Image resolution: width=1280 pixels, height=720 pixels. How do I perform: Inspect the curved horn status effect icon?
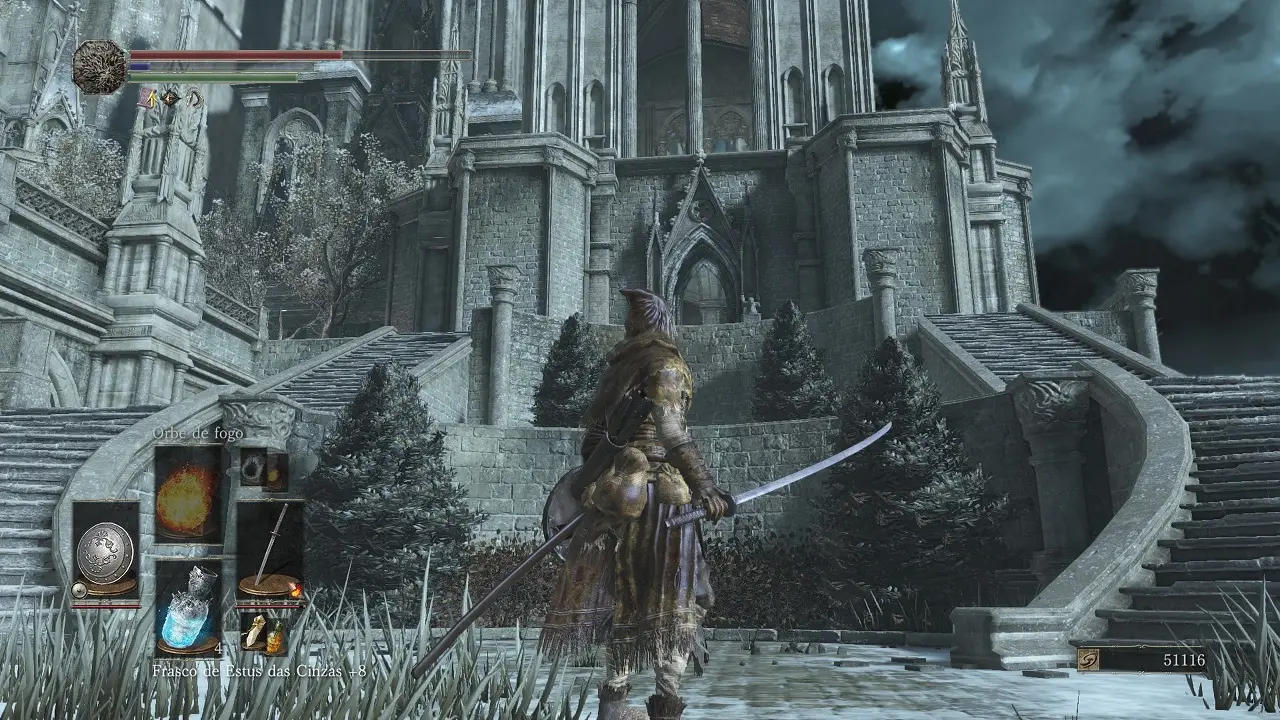(193, 97)
